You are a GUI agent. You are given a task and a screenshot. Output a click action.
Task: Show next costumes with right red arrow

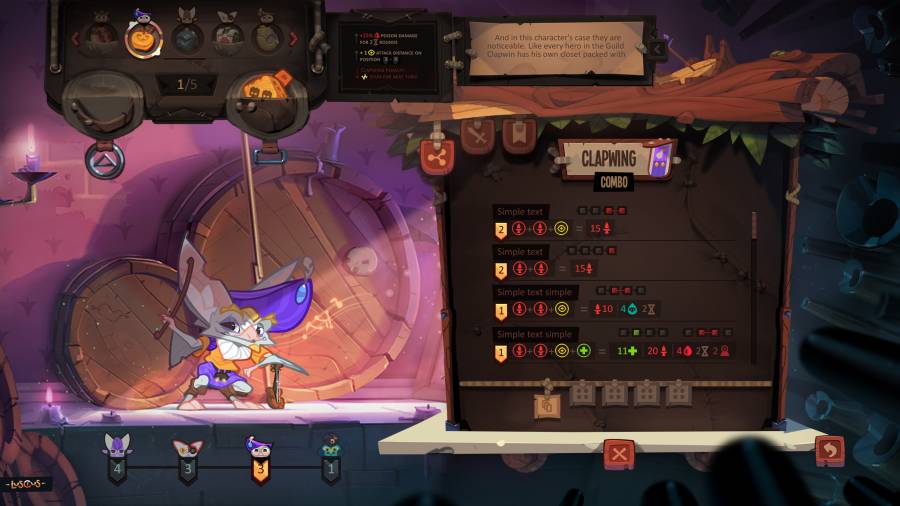pos(294,39)
